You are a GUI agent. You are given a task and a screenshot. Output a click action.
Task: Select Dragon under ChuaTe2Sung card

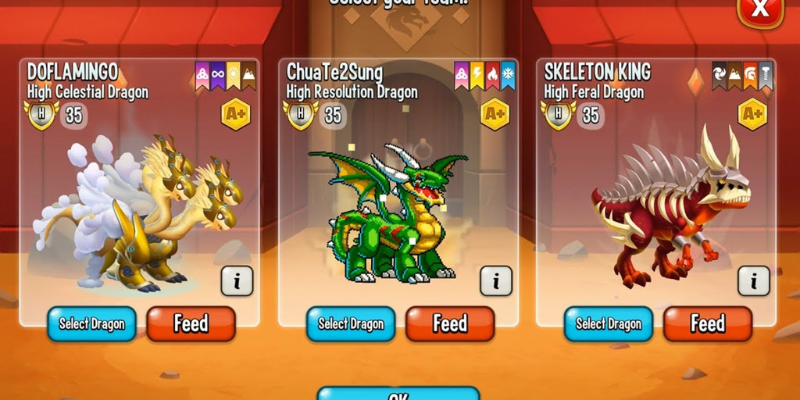pyautogui.click(x=350, y=324)
